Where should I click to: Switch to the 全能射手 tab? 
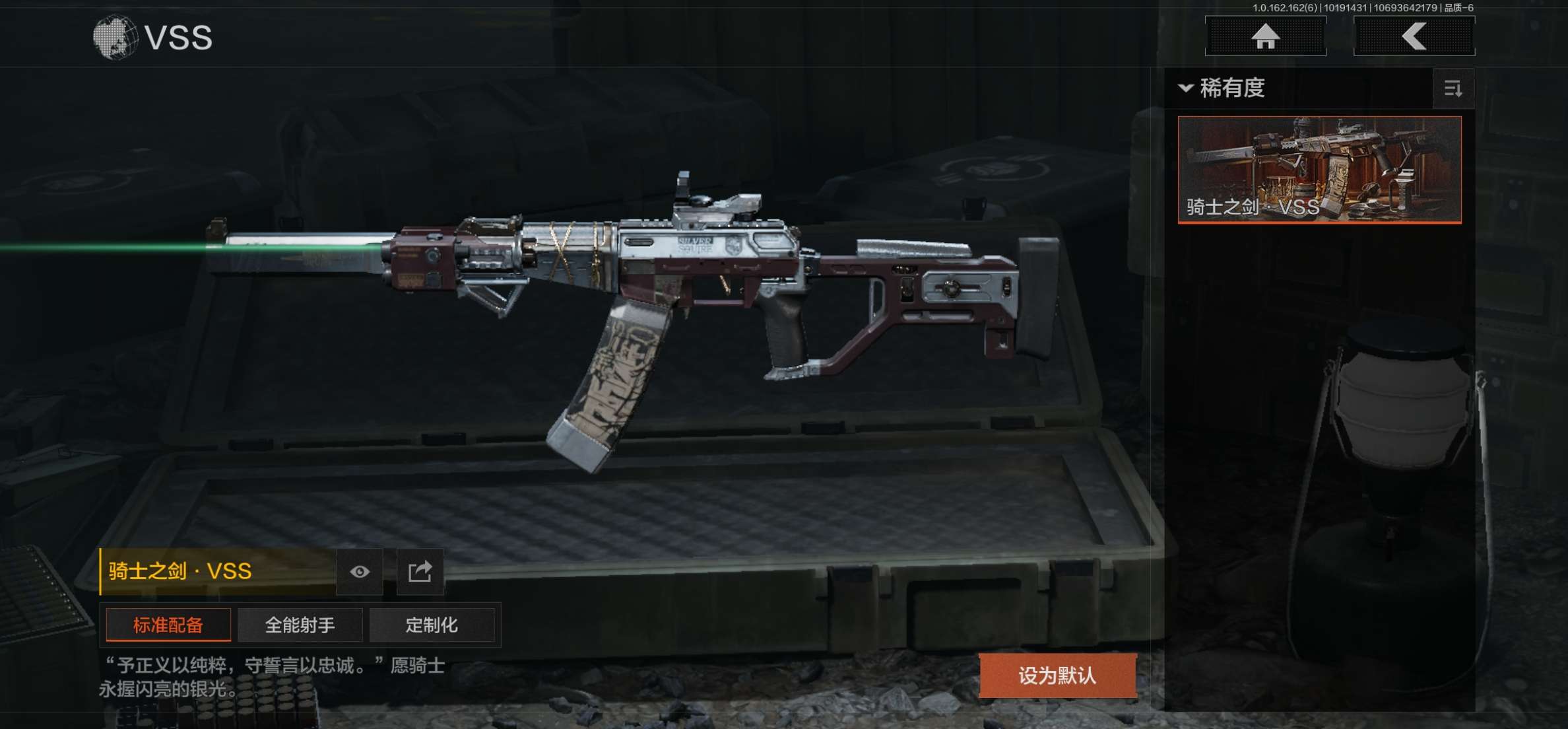pyautogui.click(x=300, y=625)
